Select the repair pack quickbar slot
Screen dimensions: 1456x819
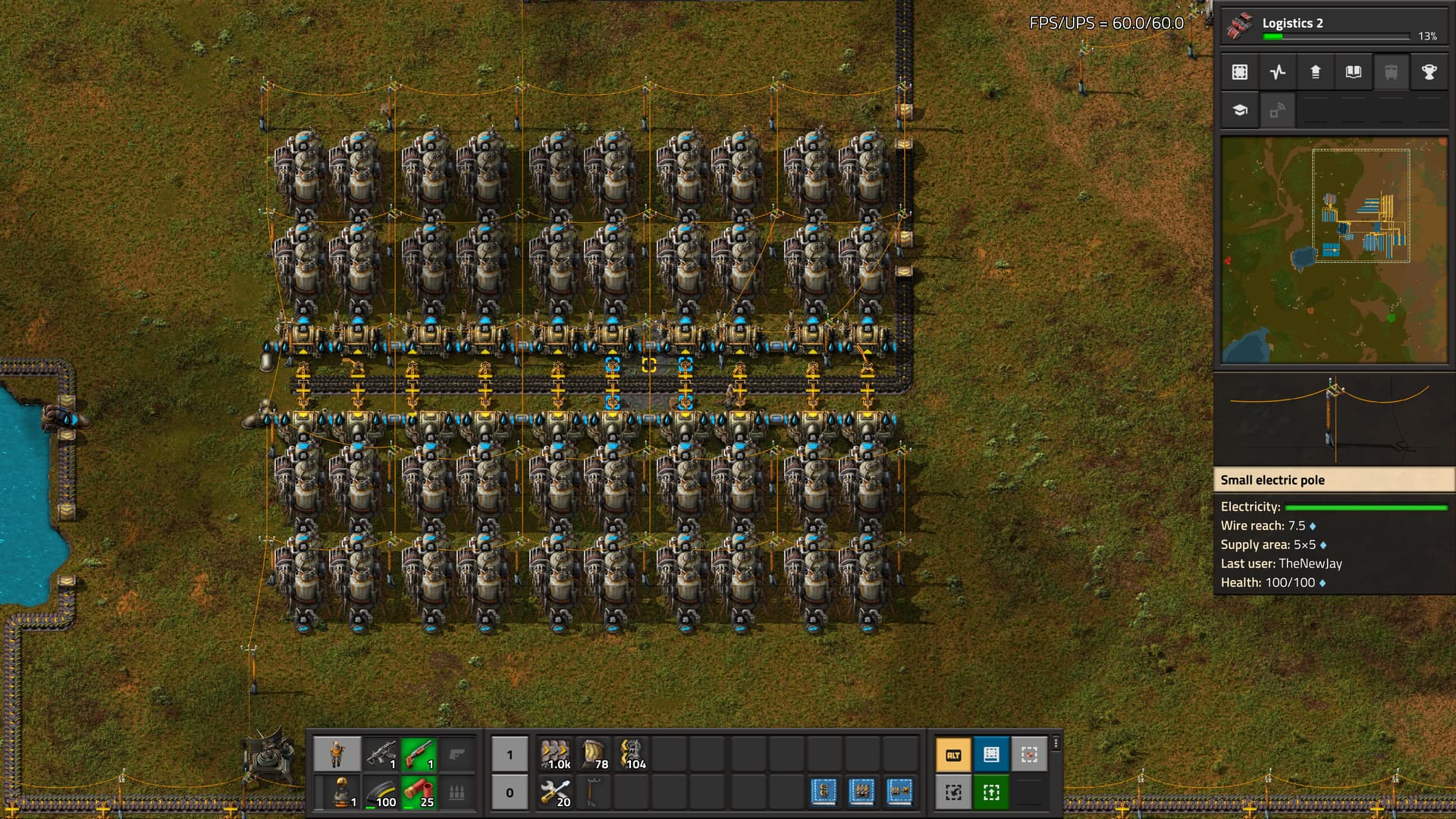(556, 792)
